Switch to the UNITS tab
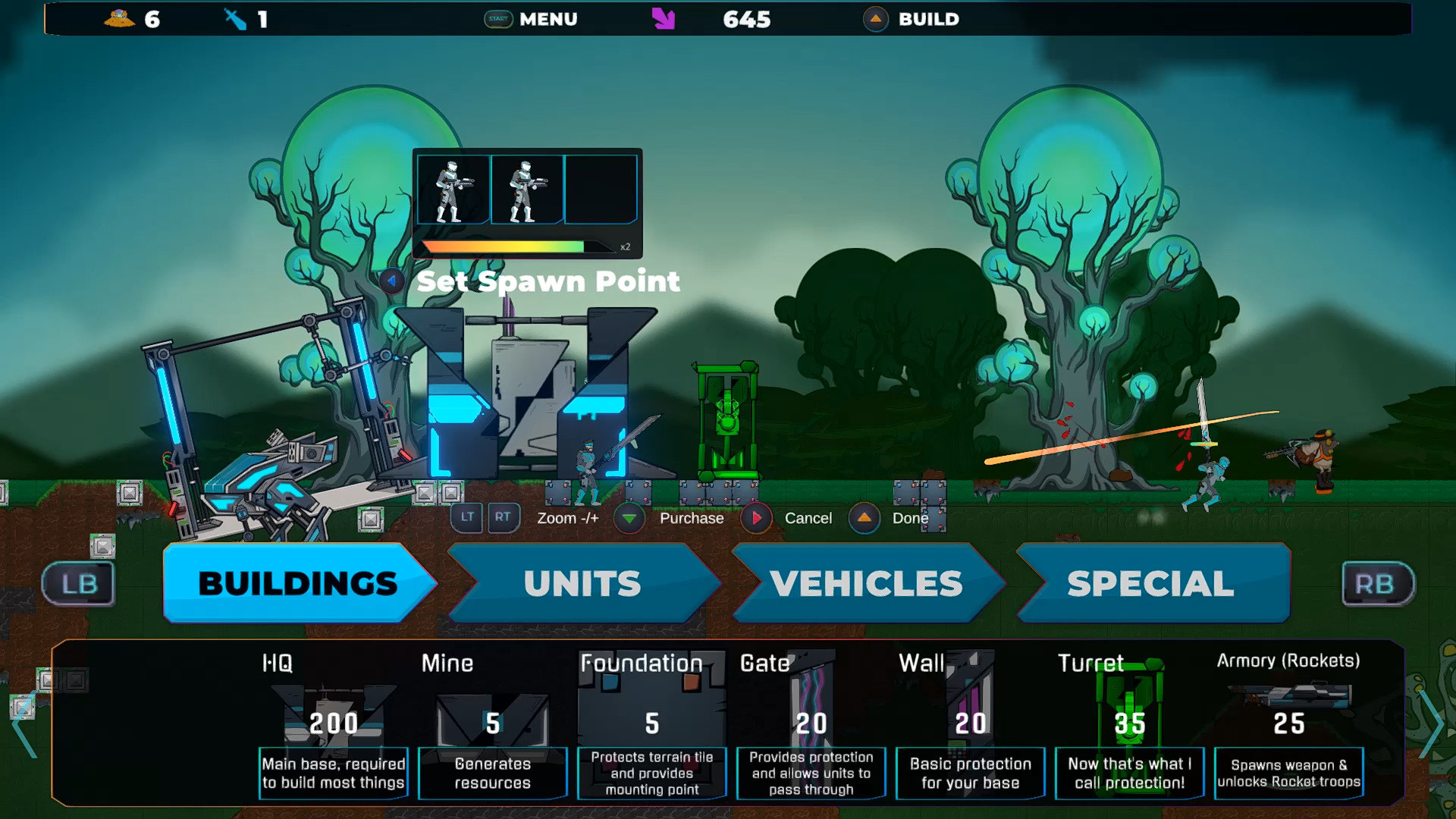This screenshot has height=819, width=1456. click(582, 583)
